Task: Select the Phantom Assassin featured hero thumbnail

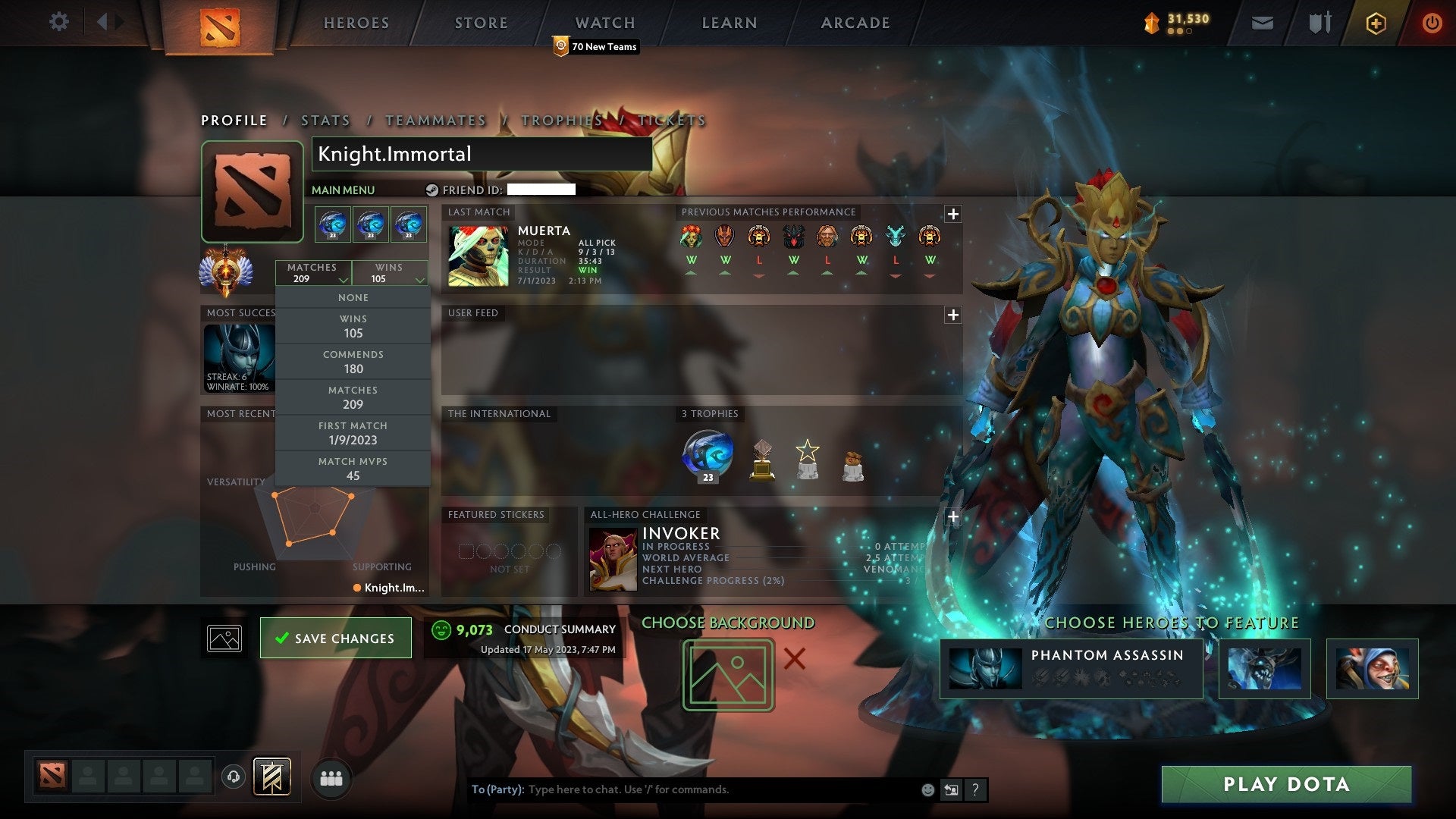Action: click(986, 668)
